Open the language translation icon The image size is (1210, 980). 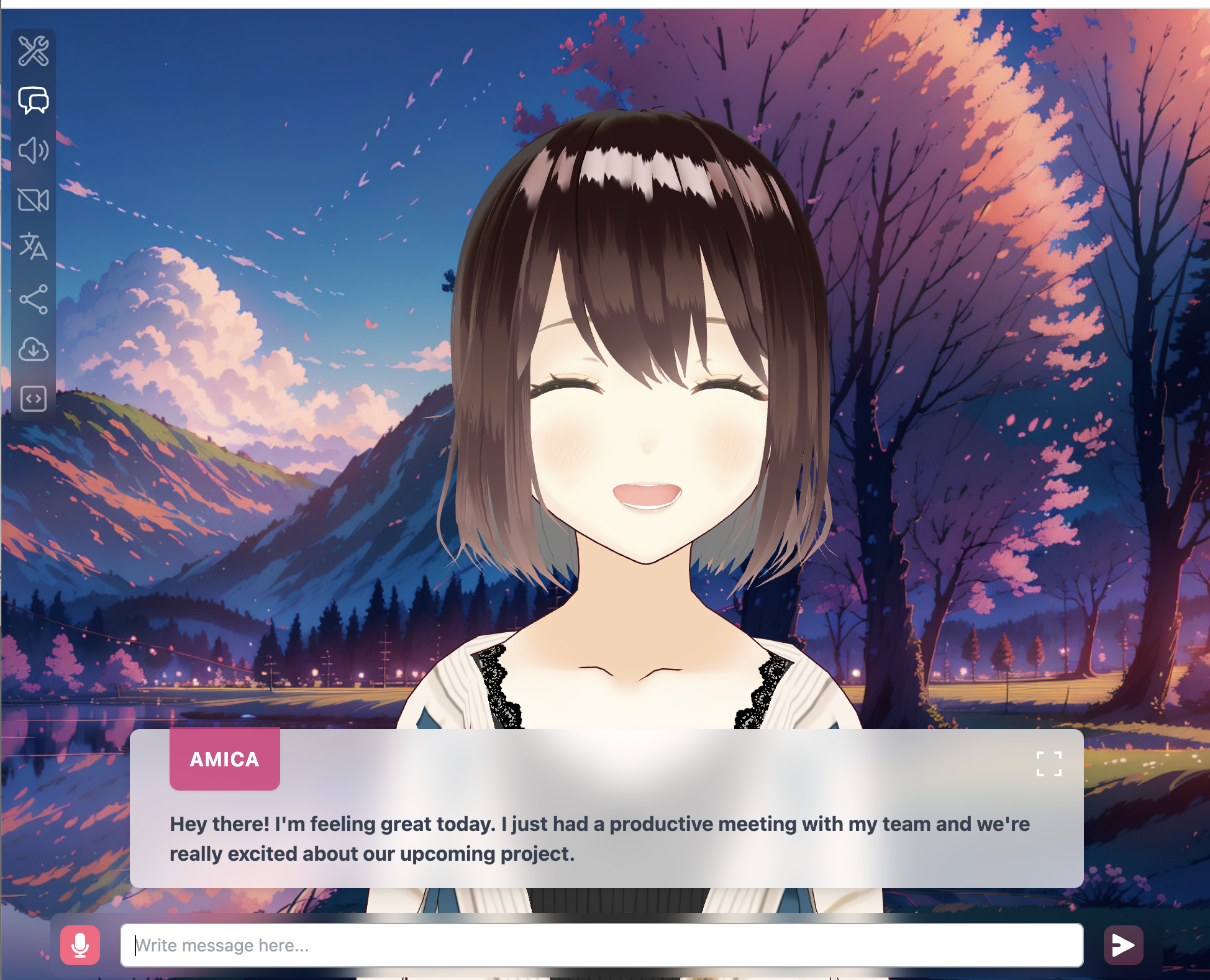tap(34, 247)
